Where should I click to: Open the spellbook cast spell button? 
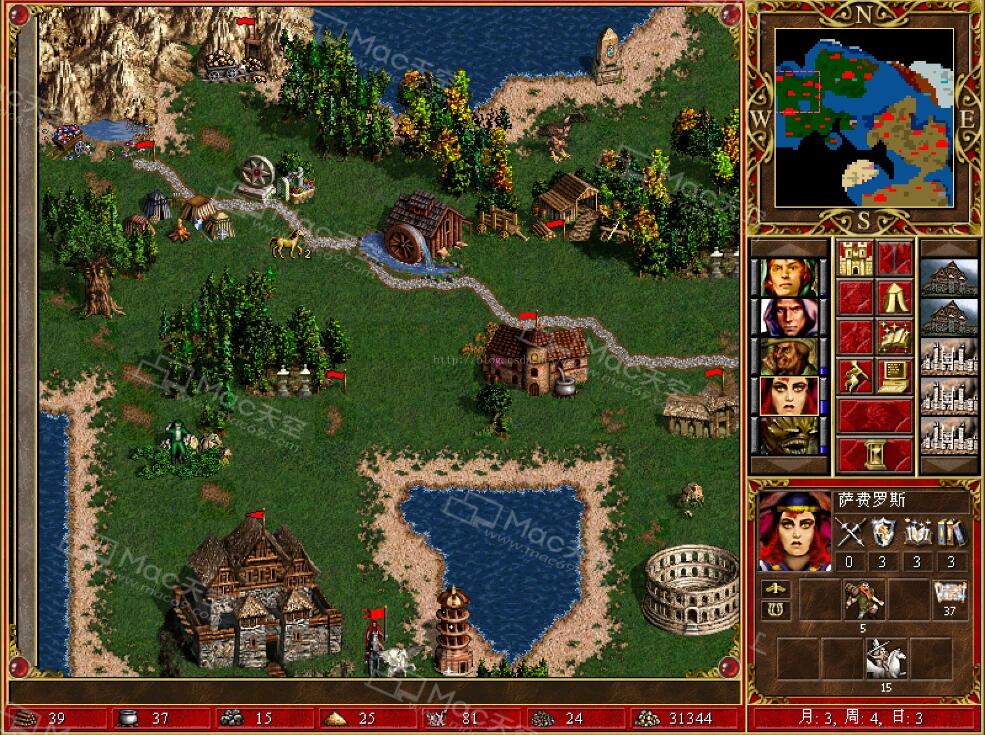point(895,336)
